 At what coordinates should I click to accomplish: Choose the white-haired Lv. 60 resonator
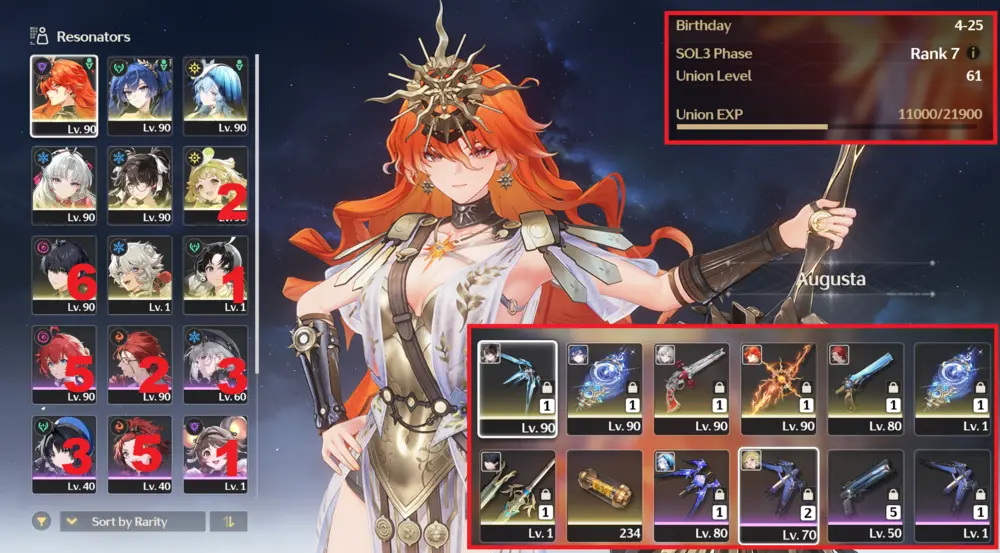coord(216,363)
